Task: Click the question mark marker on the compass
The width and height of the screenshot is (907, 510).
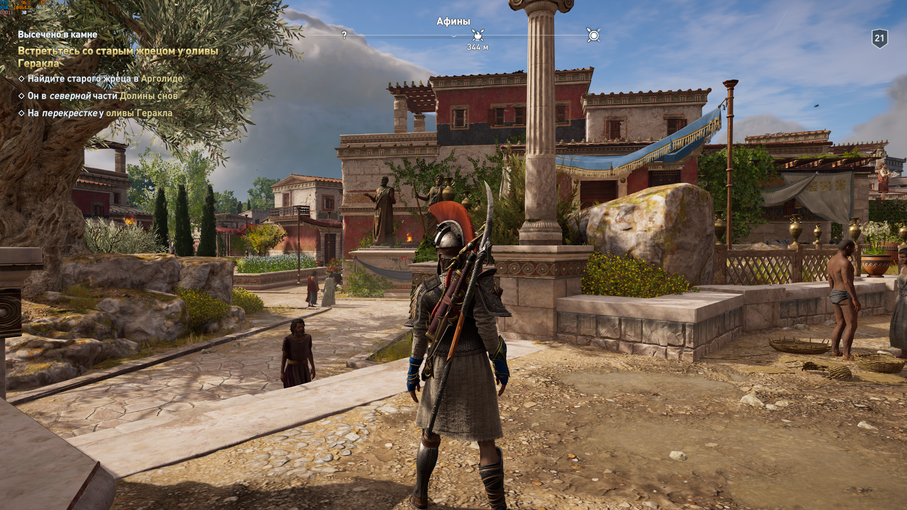Action: 345,35
